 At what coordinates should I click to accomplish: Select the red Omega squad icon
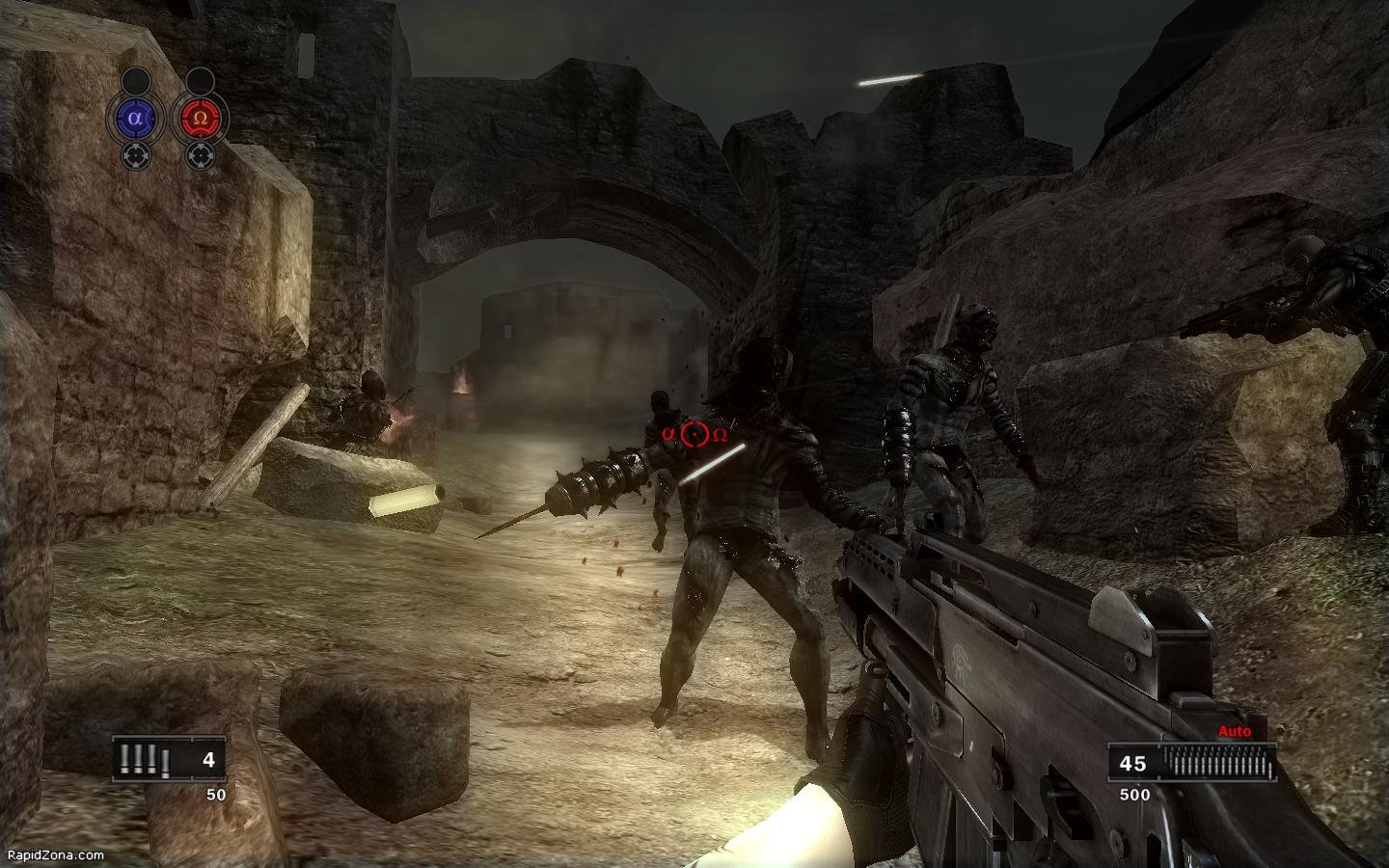coord(200,119)
